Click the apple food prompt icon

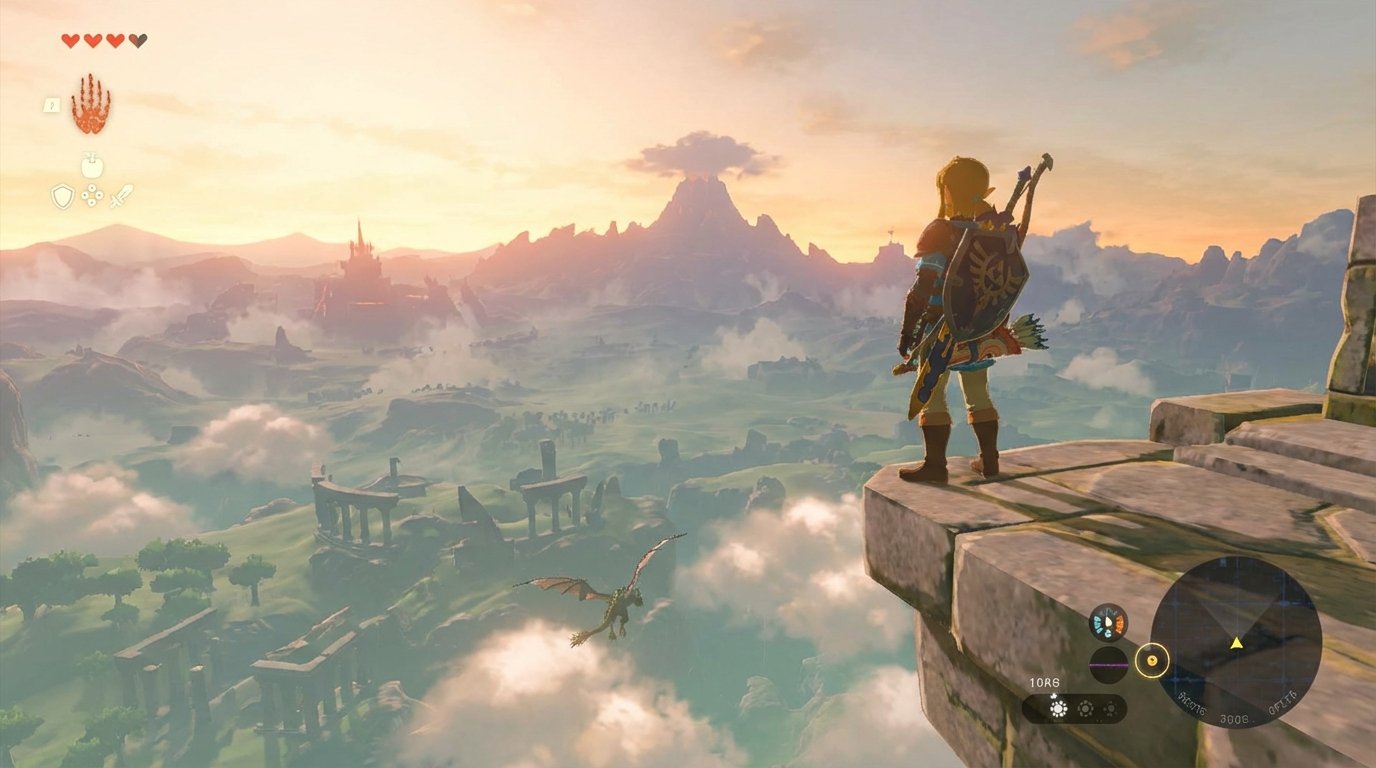click(x=92, y=165)
